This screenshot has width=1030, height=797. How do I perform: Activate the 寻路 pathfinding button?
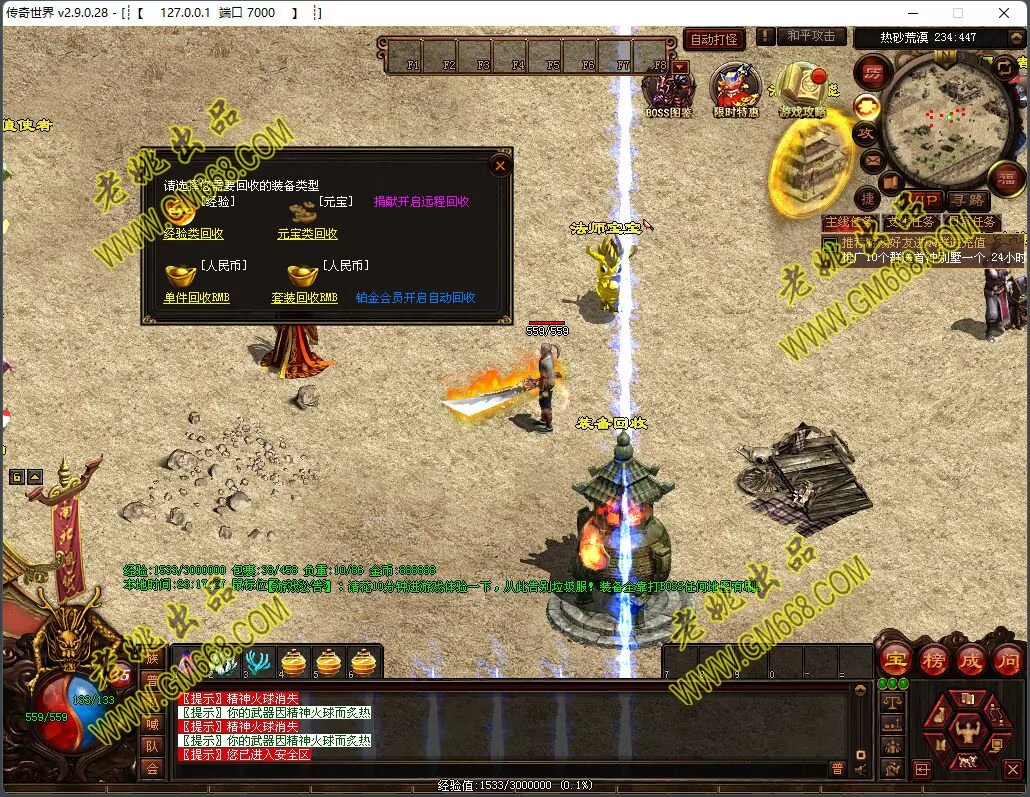[x=966, y=201]
